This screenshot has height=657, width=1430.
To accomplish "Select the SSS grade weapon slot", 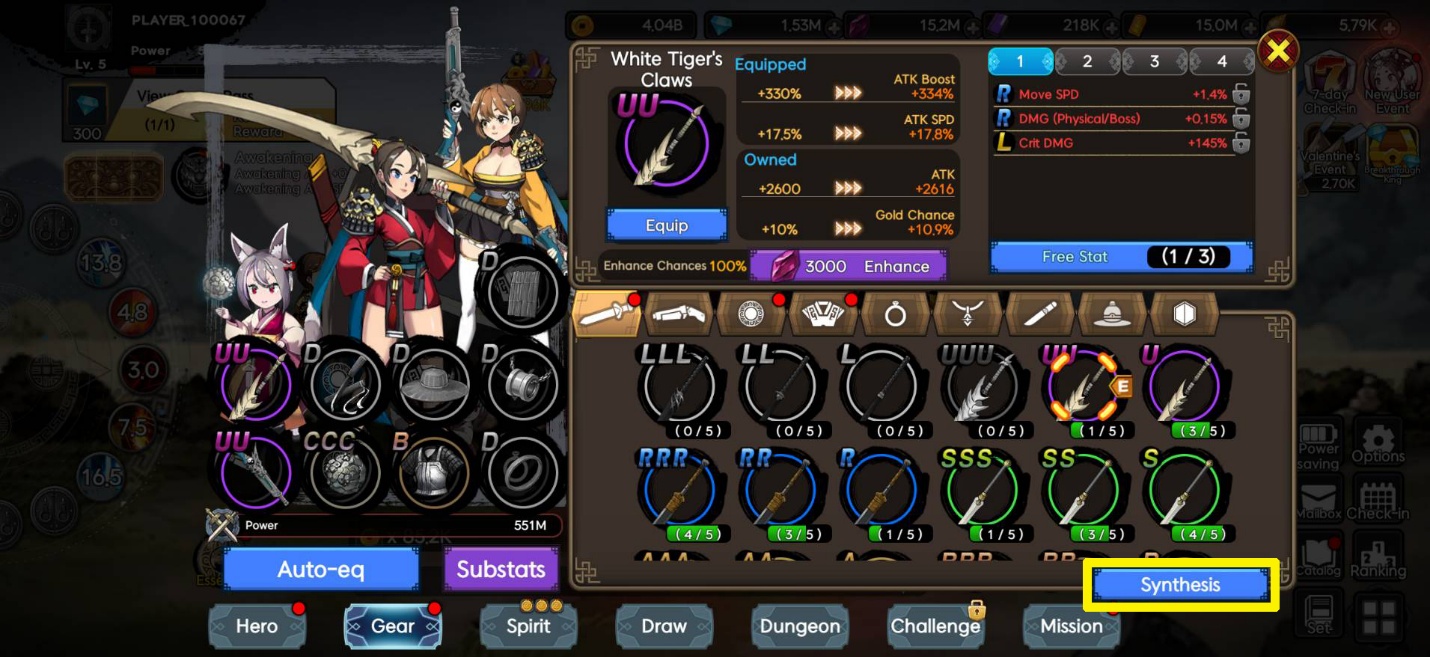I will pos(981,491).
